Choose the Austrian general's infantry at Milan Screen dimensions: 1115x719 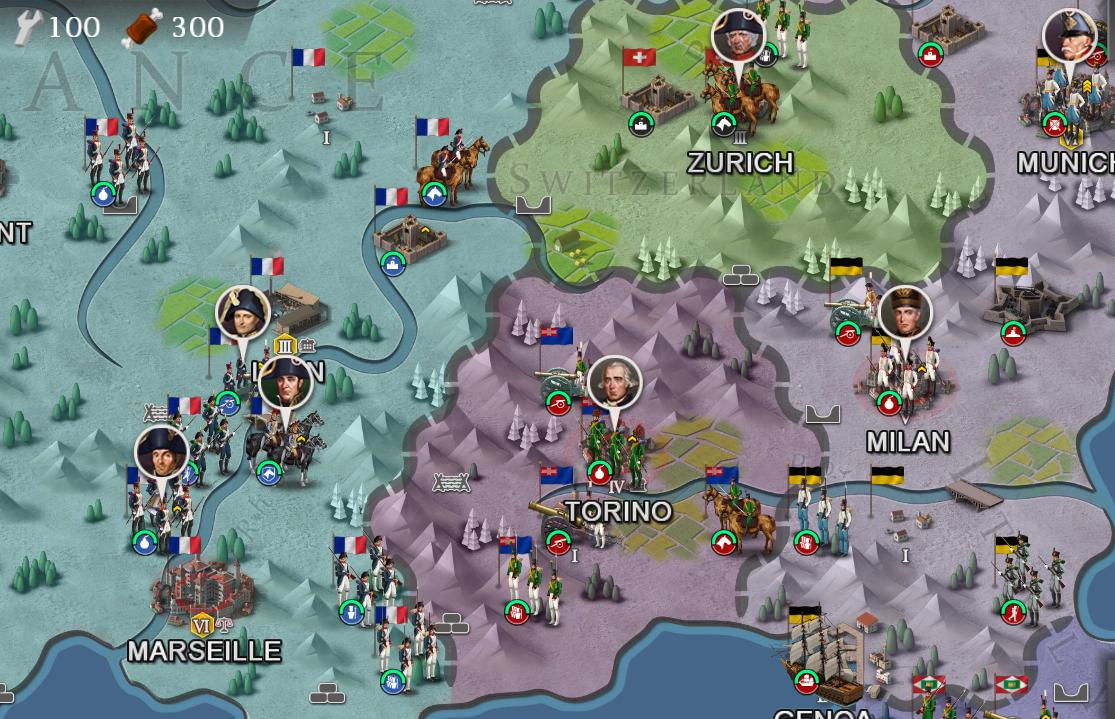click(x=903, y=372)
